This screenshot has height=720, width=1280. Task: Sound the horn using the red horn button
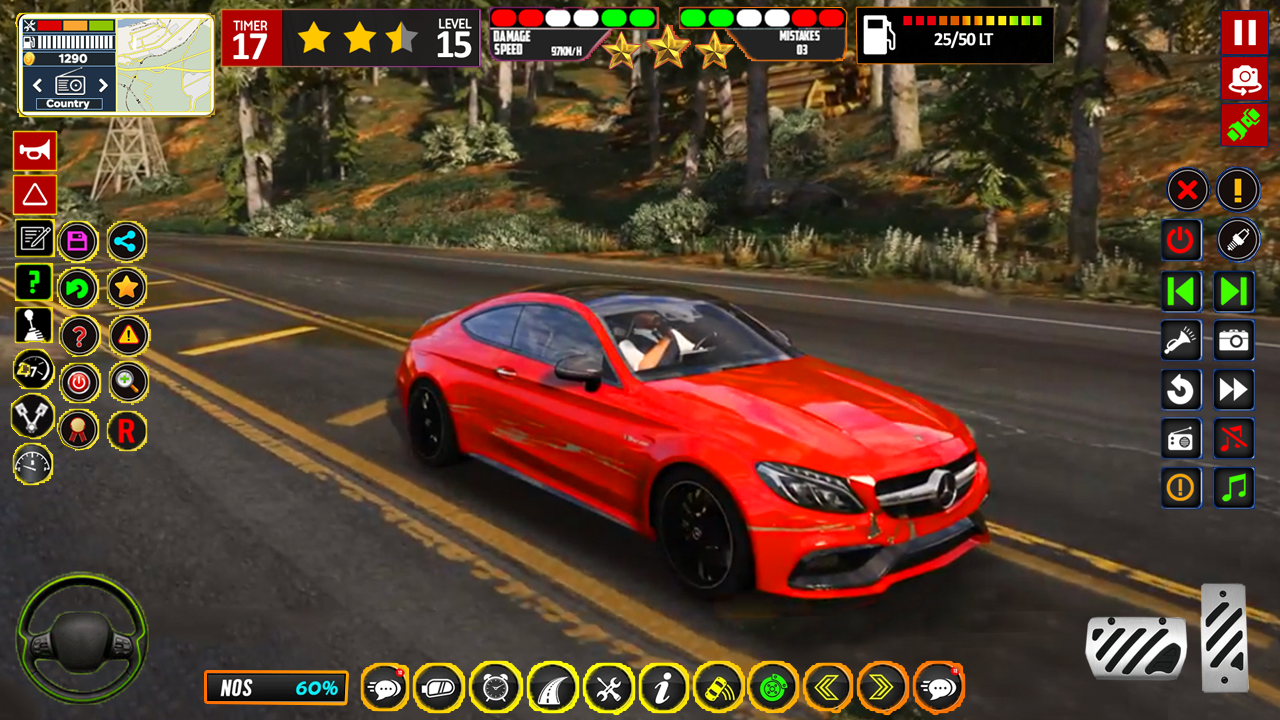[35, 151]
